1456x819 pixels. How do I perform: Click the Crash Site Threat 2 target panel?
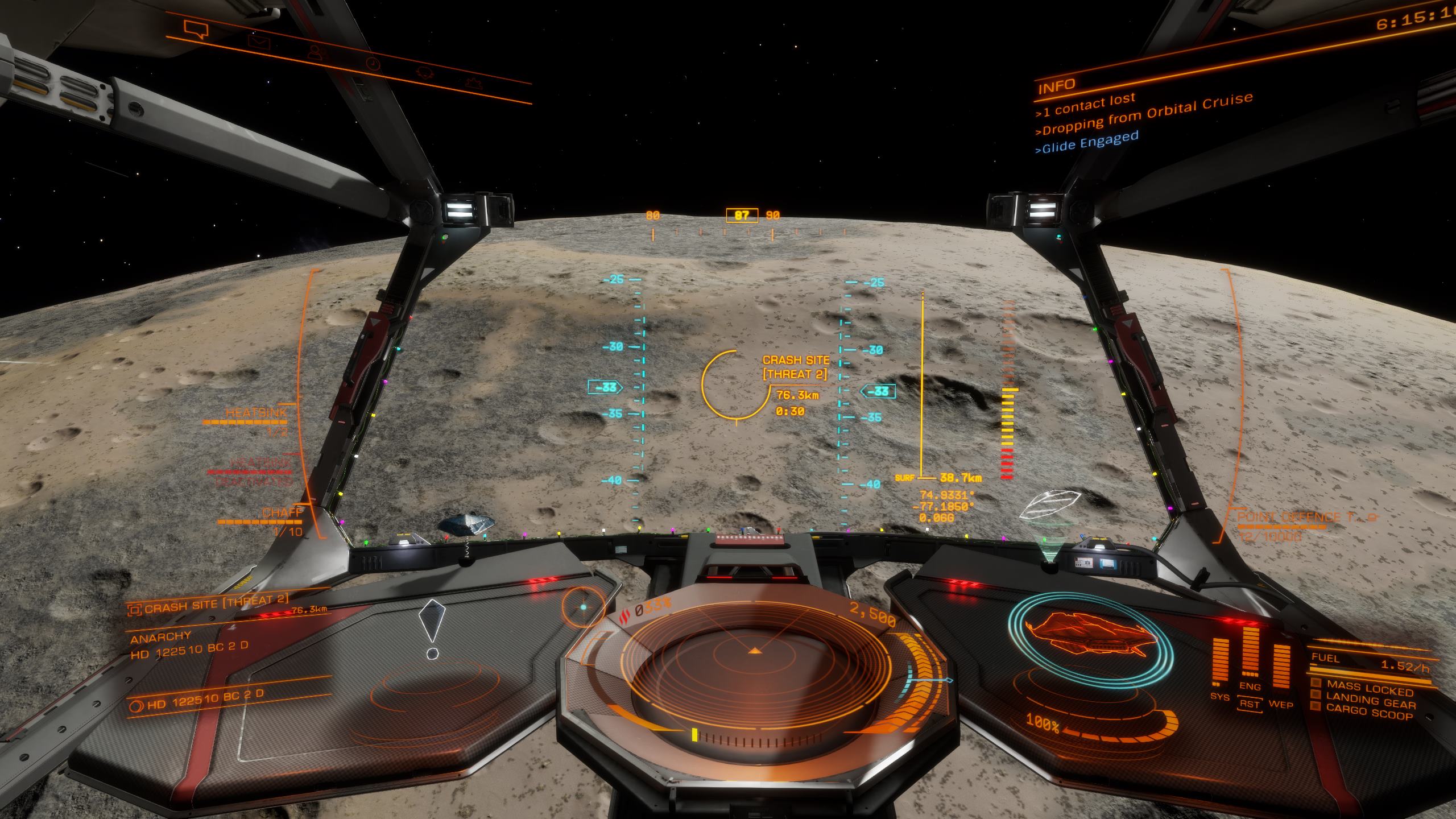(x=215, y=607)
